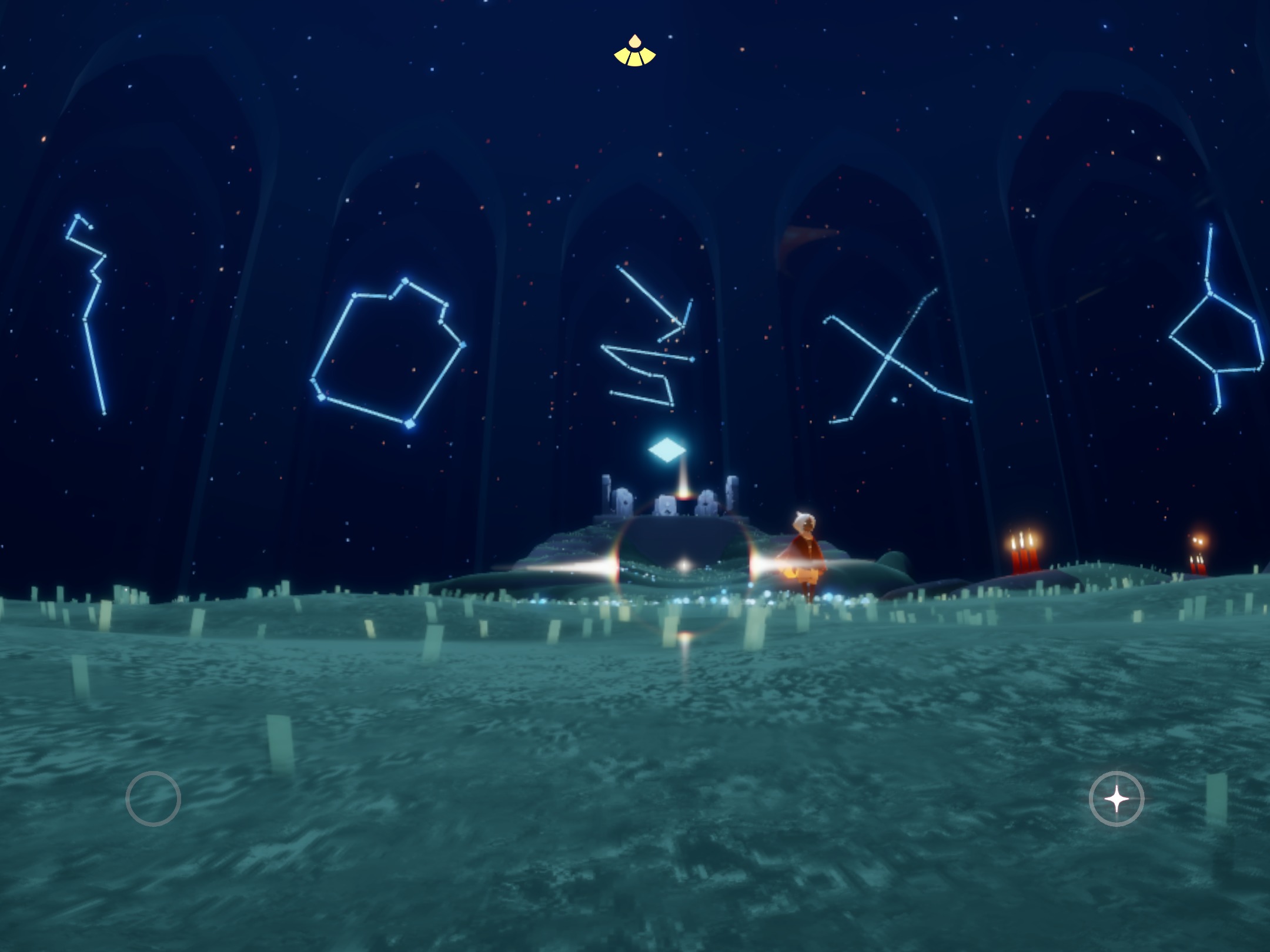Select the glowing blue diamond marker

tap(667, 451)
